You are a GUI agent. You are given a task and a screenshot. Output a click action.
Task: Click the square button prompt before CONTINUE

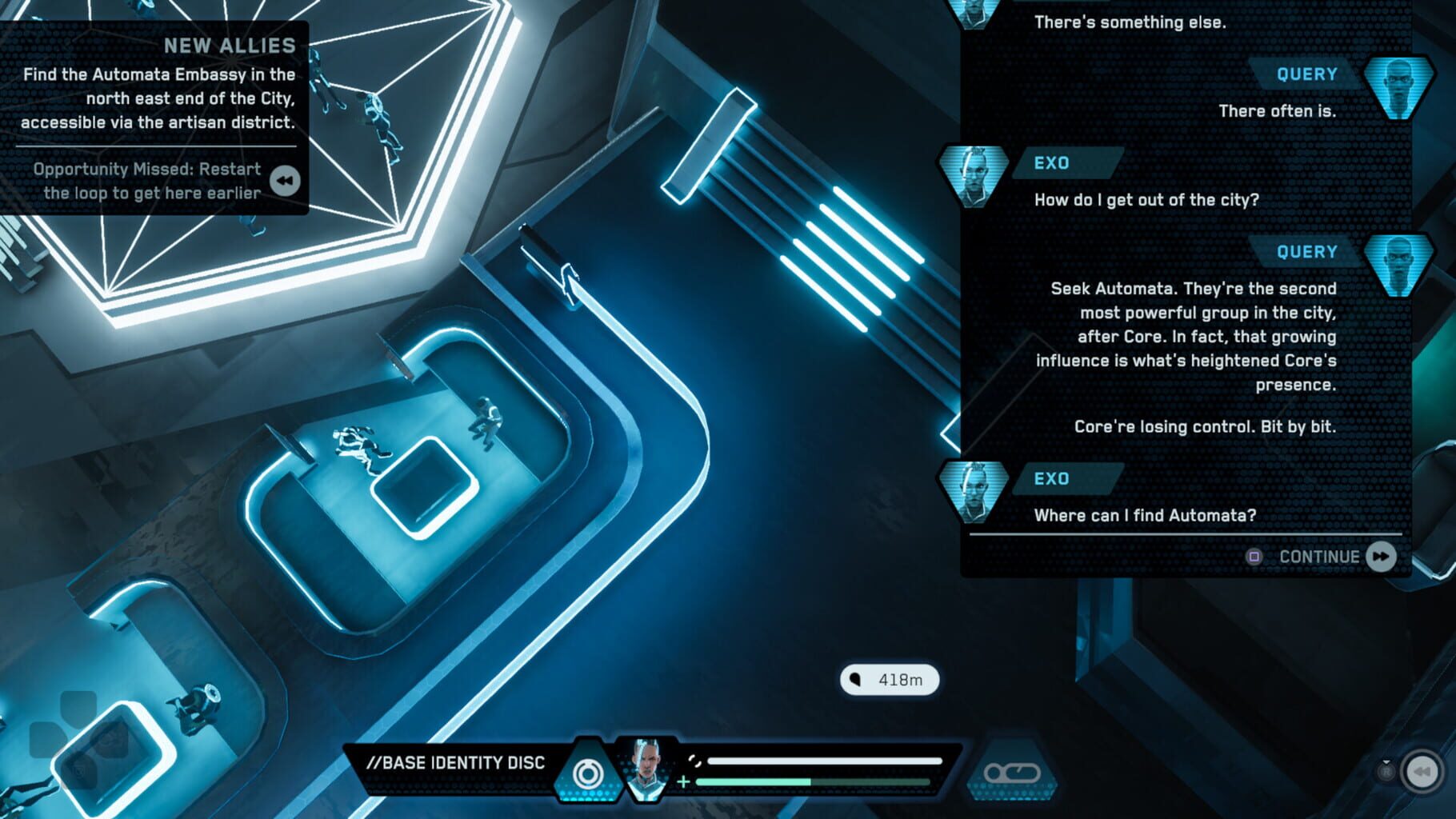click(1253, 557)
